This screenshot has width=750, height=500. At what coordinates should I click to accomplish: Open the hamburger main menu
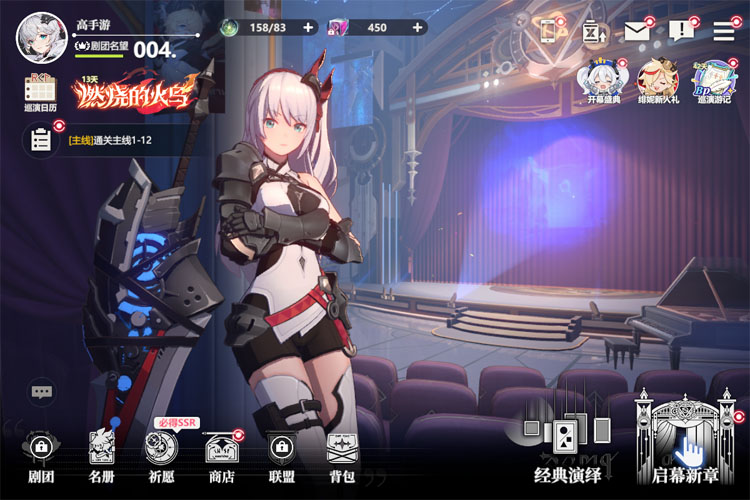coord(724,31)
